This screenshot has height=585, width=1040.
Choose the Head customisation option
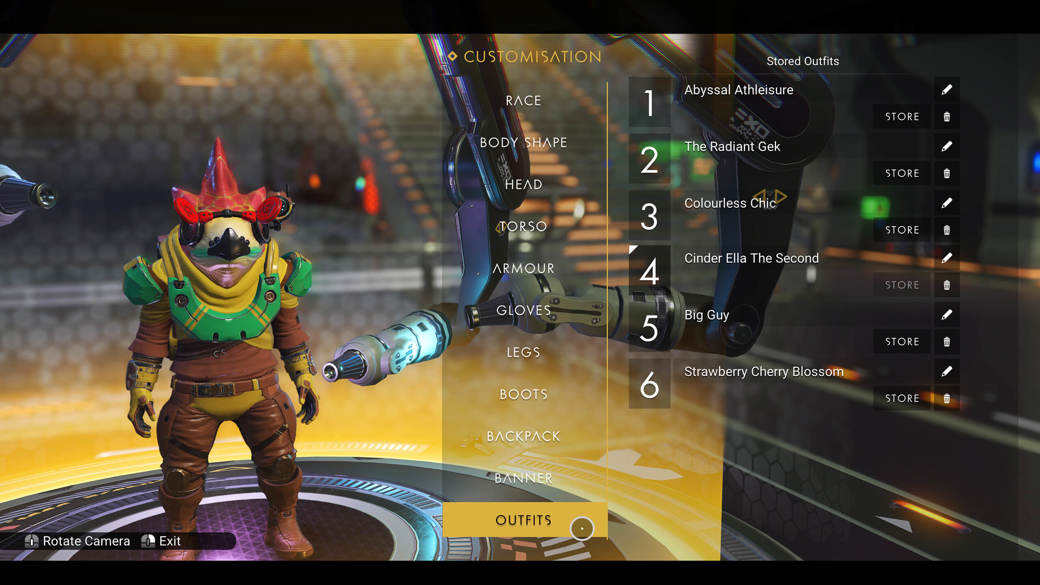click(523, 185)
